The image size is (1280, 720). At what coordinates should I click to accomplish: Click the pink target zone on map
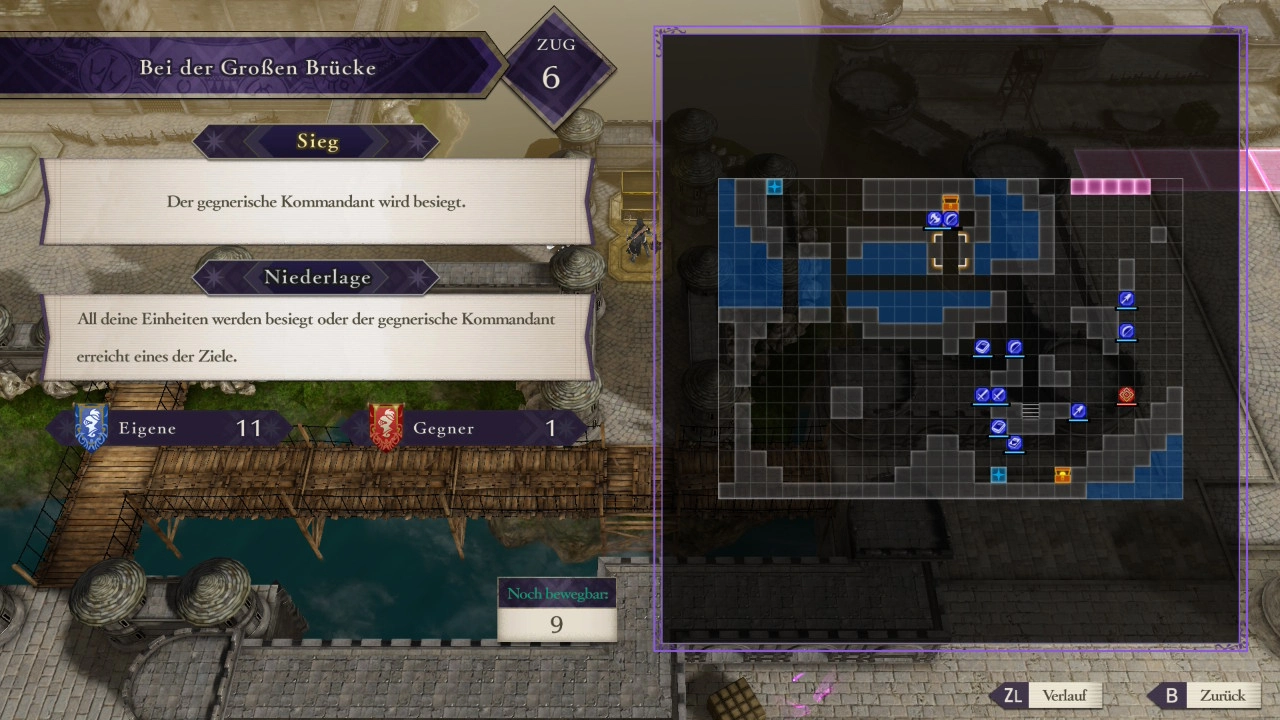point(1110,187)
